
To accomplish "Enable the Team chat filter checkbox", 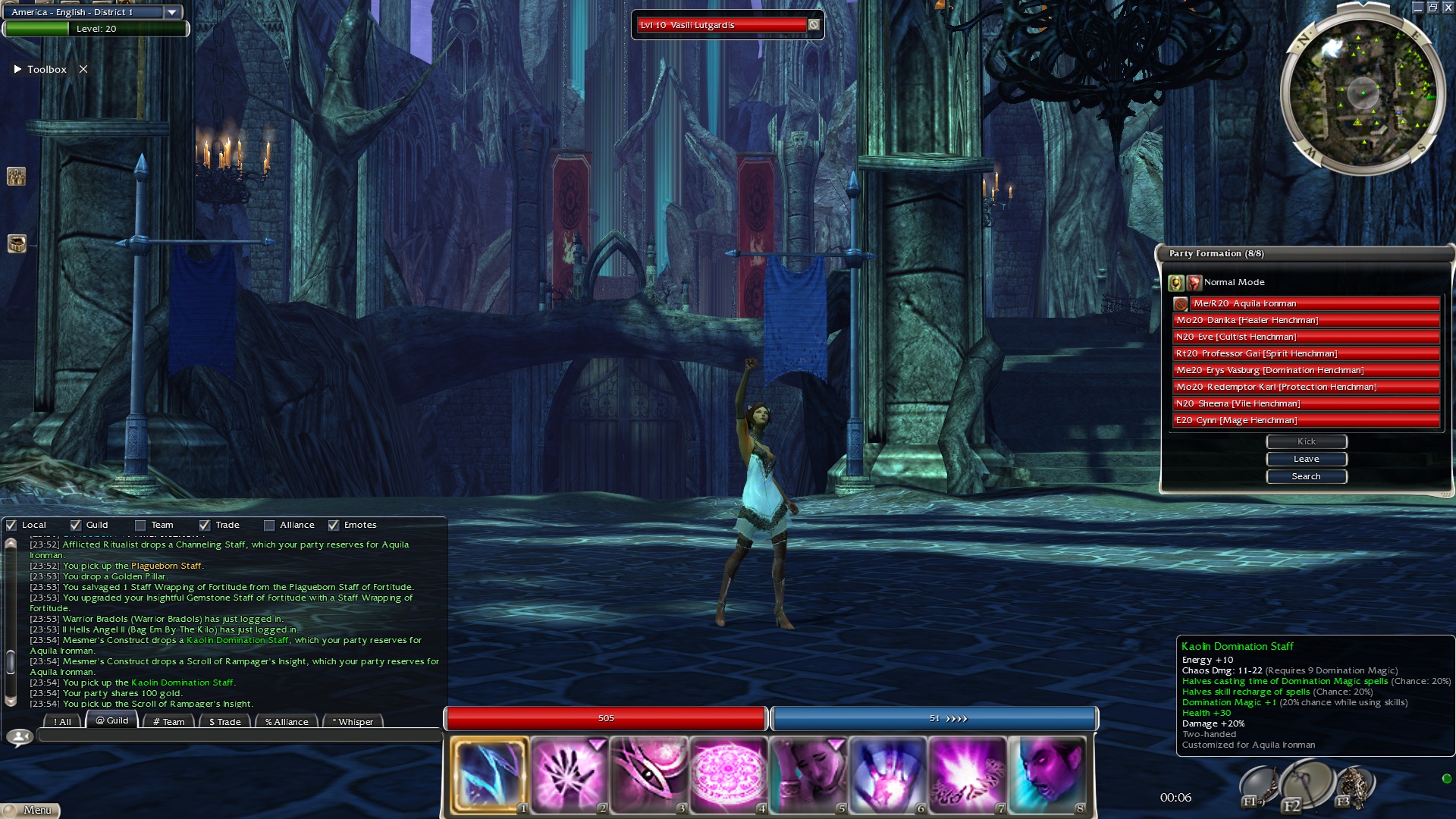I will tap(140, 525).
